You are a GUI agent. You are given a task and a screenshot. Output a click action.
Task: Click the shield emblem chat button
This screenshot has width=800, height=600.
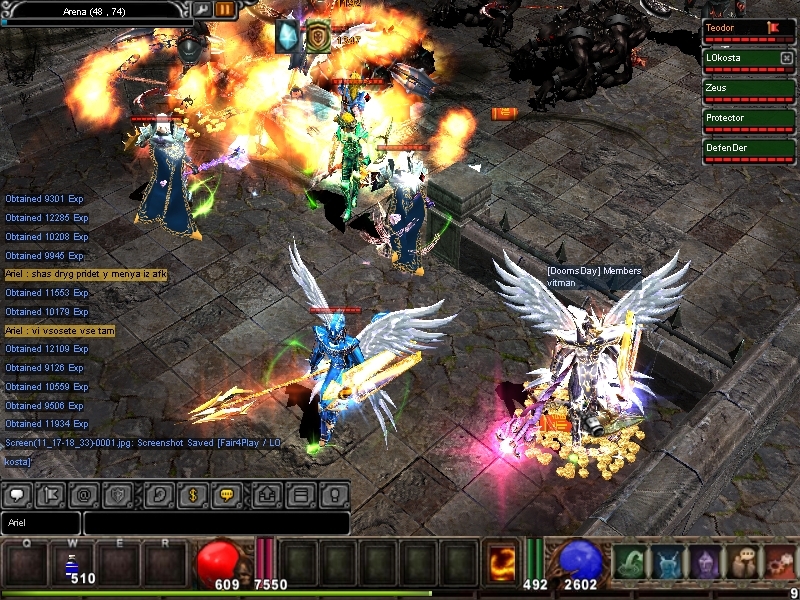coord(117,494)
